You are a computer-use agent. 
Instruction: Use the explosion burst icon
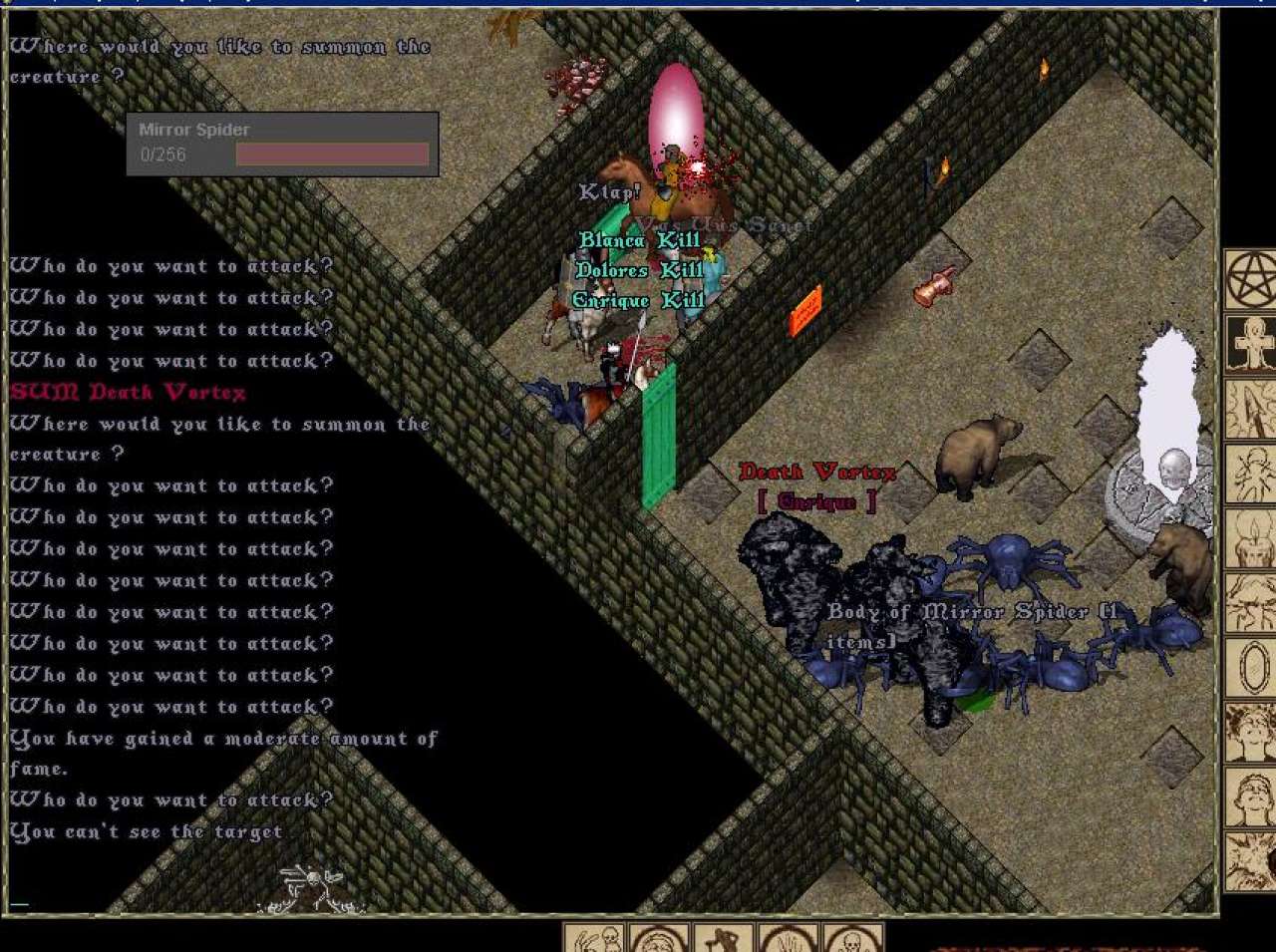click(1250, 859)
